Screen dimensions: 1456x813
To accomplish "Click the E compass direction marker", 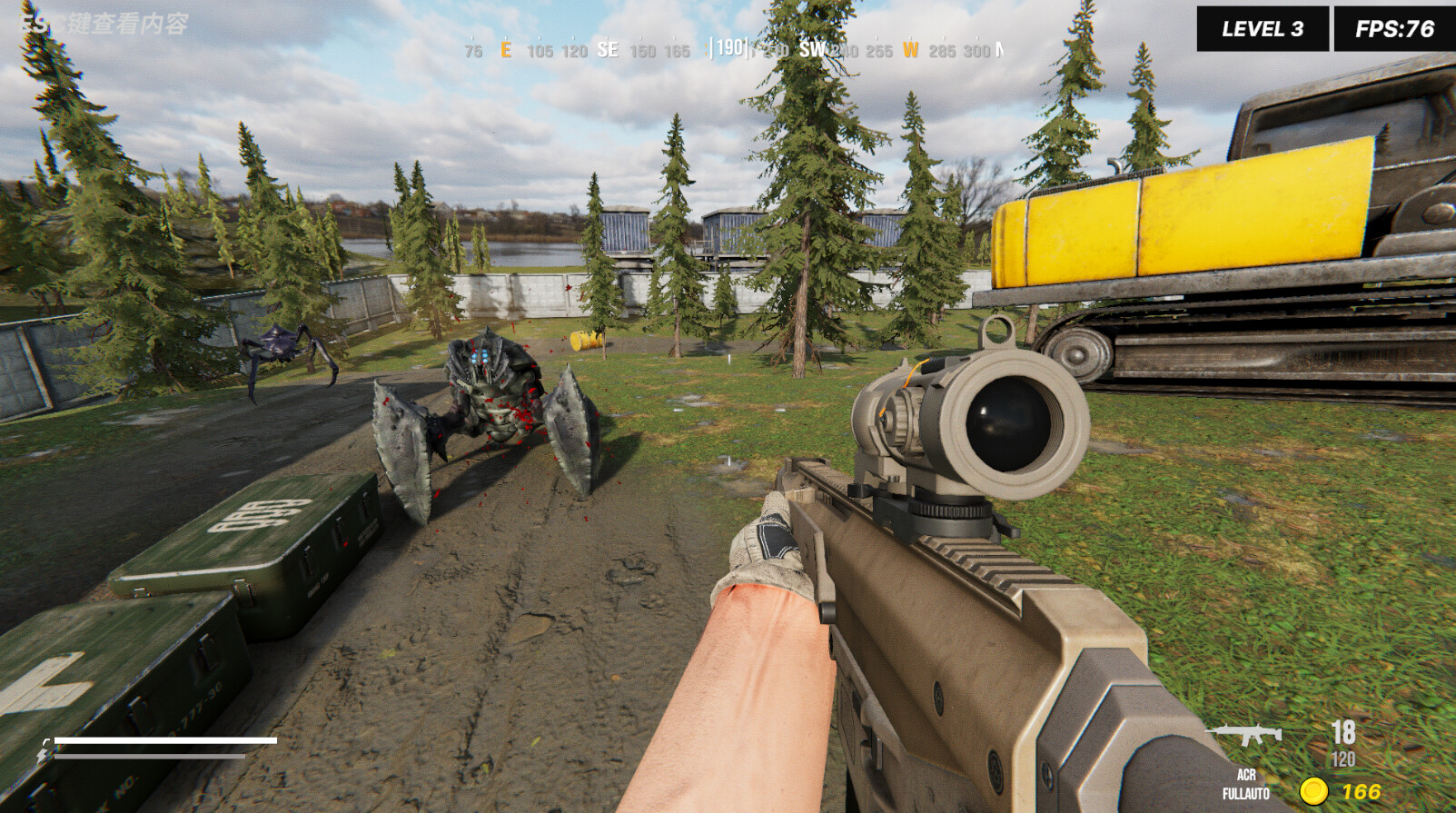I will tap(506, 50).
